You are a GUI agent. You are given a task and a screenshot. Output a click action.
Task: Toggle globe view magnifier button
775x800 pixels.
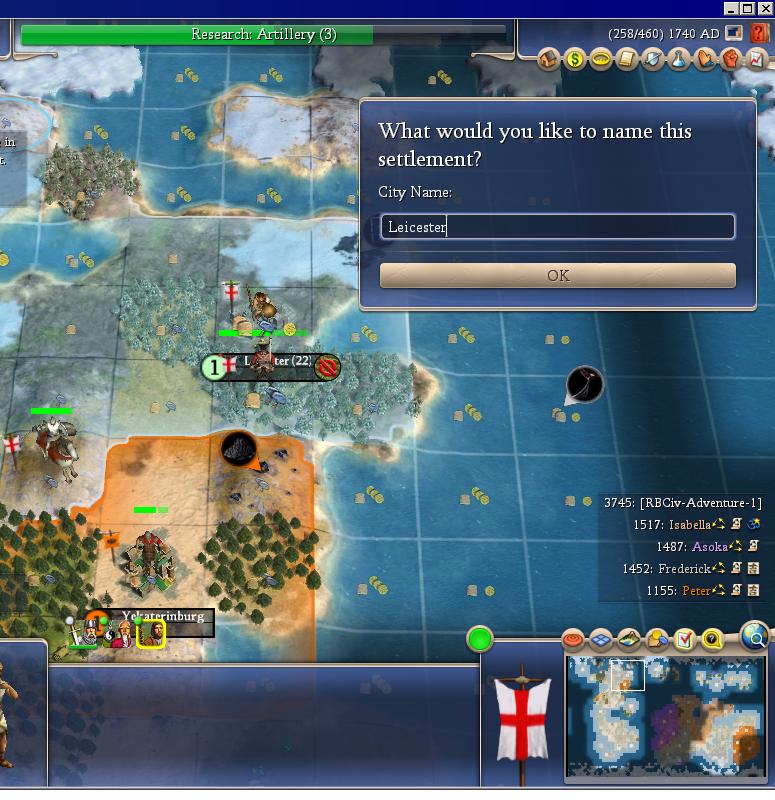point(755,635)
